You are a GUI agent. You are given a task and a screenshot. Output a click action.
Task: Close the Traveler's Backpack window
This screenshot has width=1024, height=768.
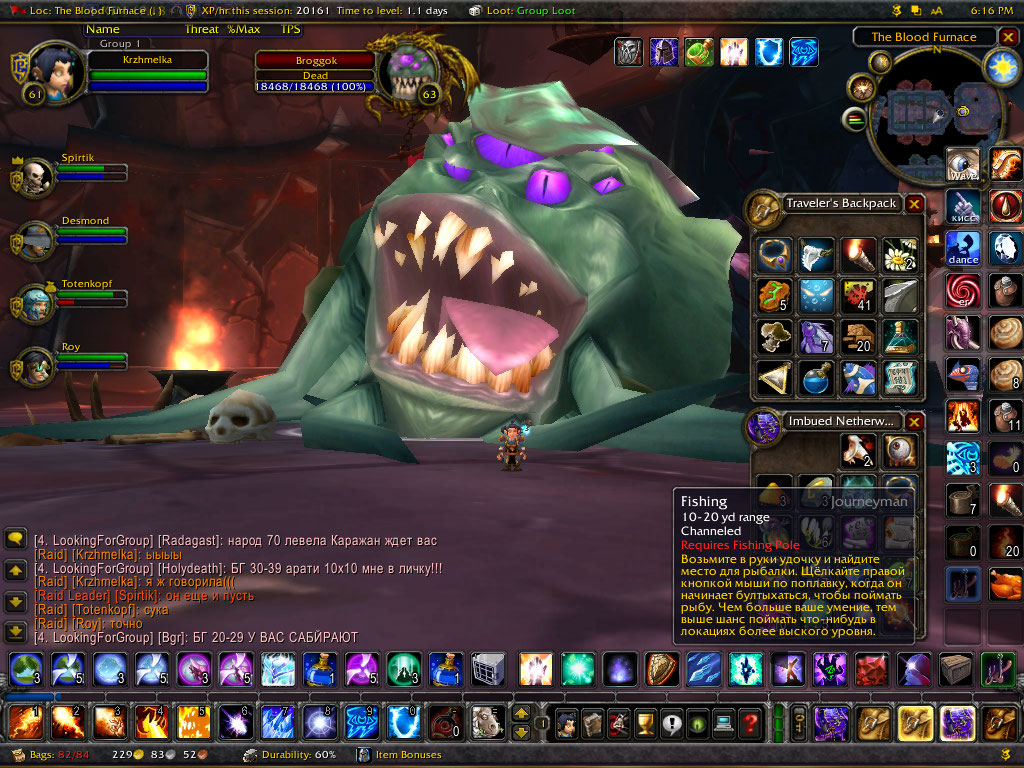tap(914, 204)
